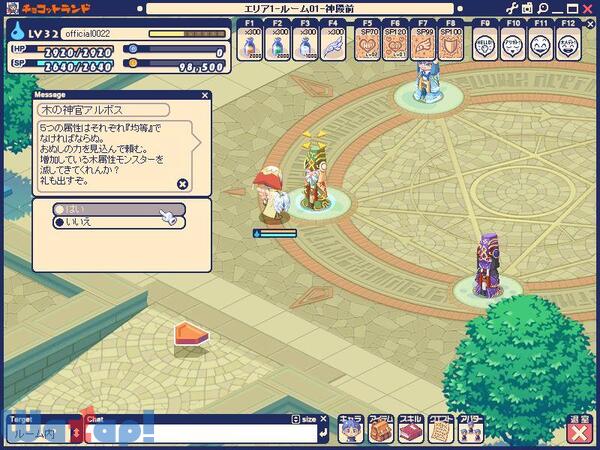Send the F12 emote bubble
This screenshot has width=600, height=450.
click(569, 45)
